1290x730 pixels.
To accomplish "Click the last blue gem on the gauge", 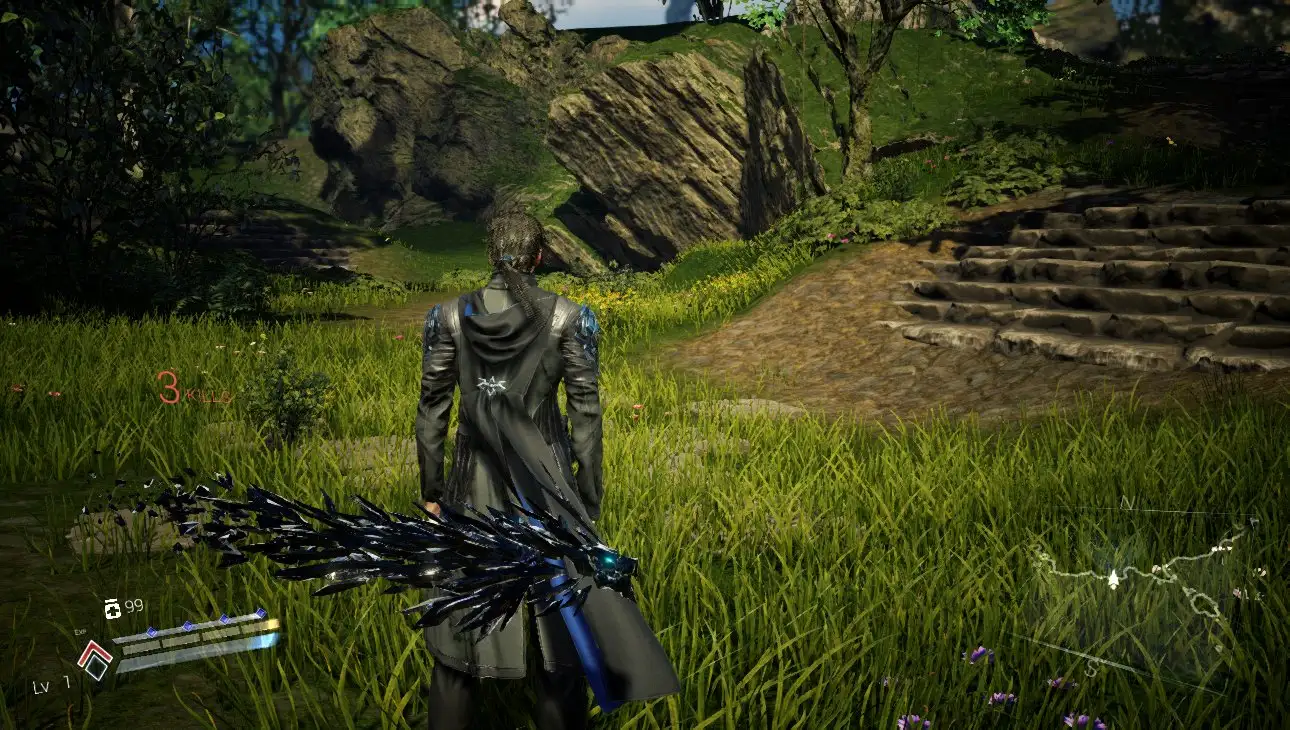I will tap(261, 612).
